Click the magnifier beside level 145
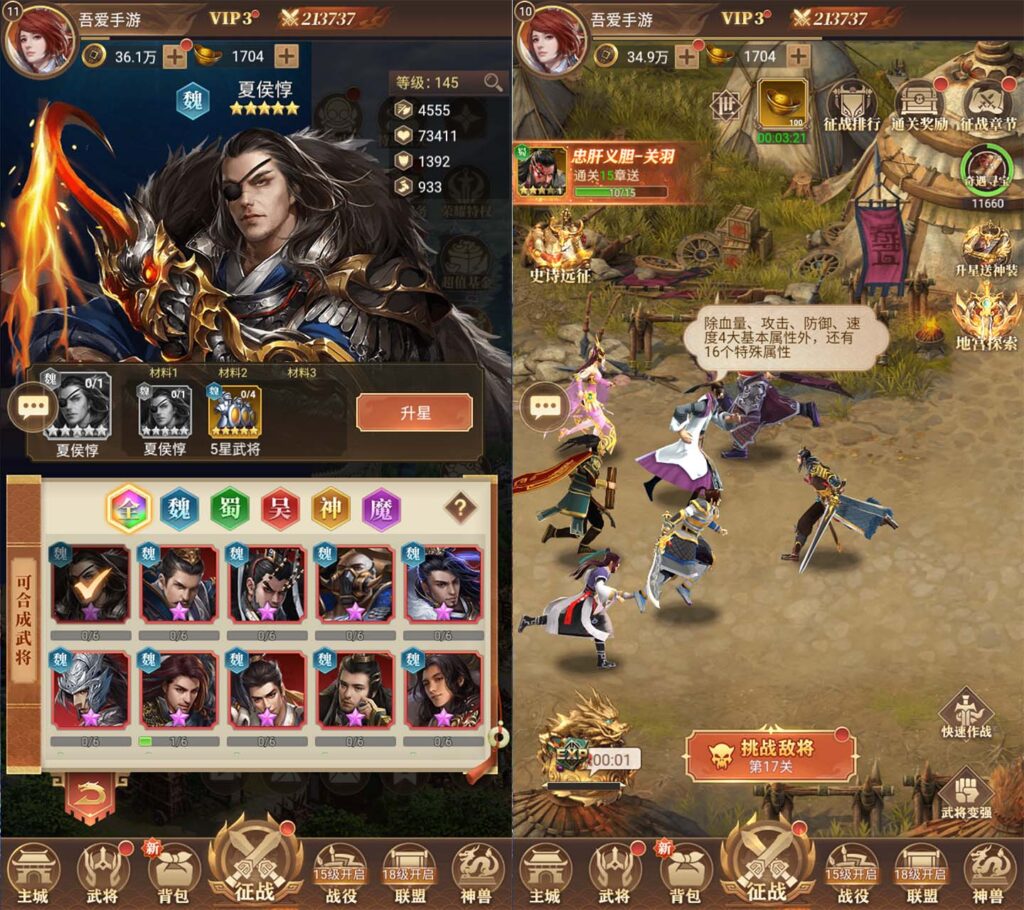 coord(494,83)
